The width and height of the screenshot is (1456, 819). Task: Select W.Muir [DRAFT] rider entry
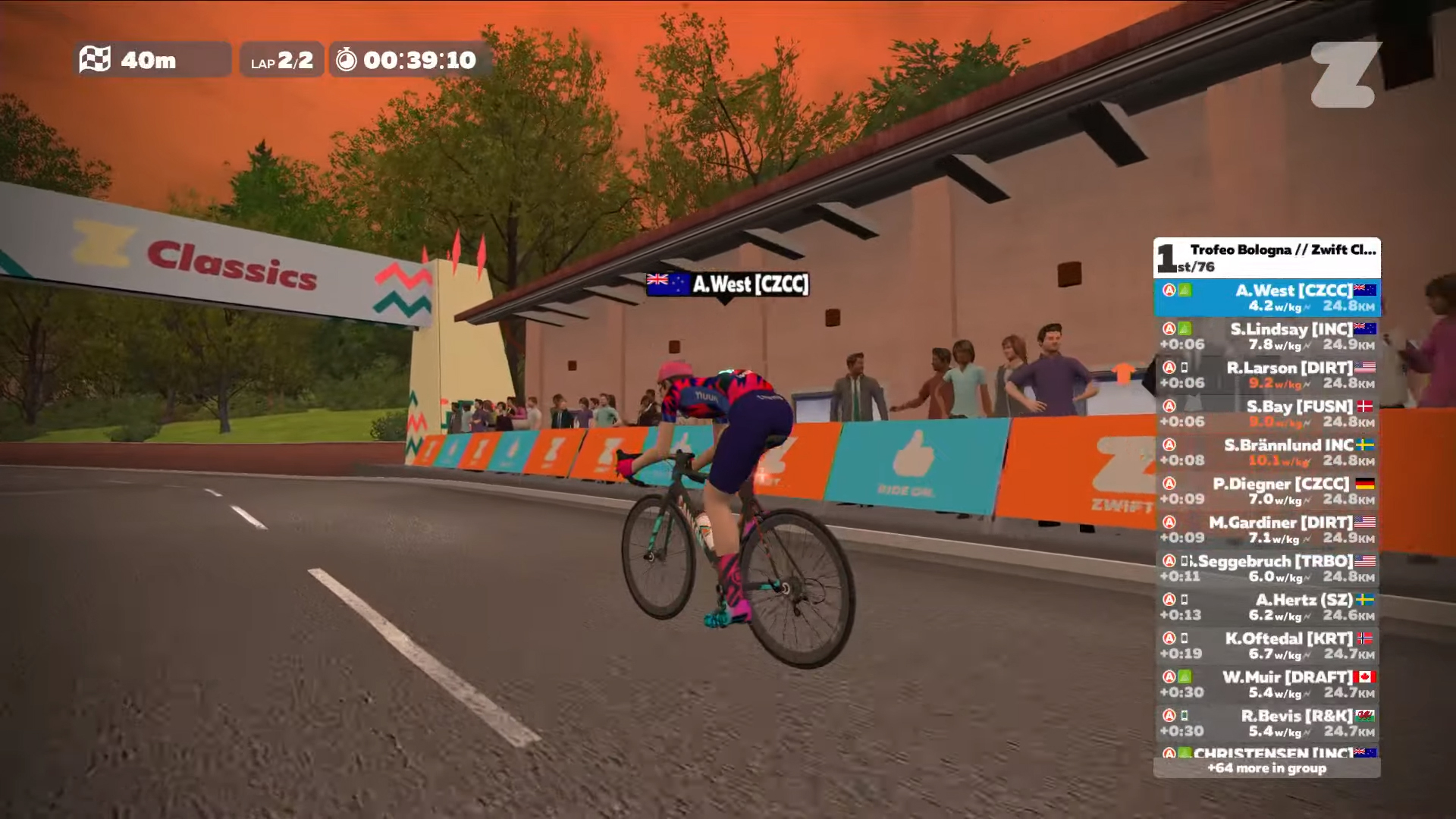tap(1266, 684)
